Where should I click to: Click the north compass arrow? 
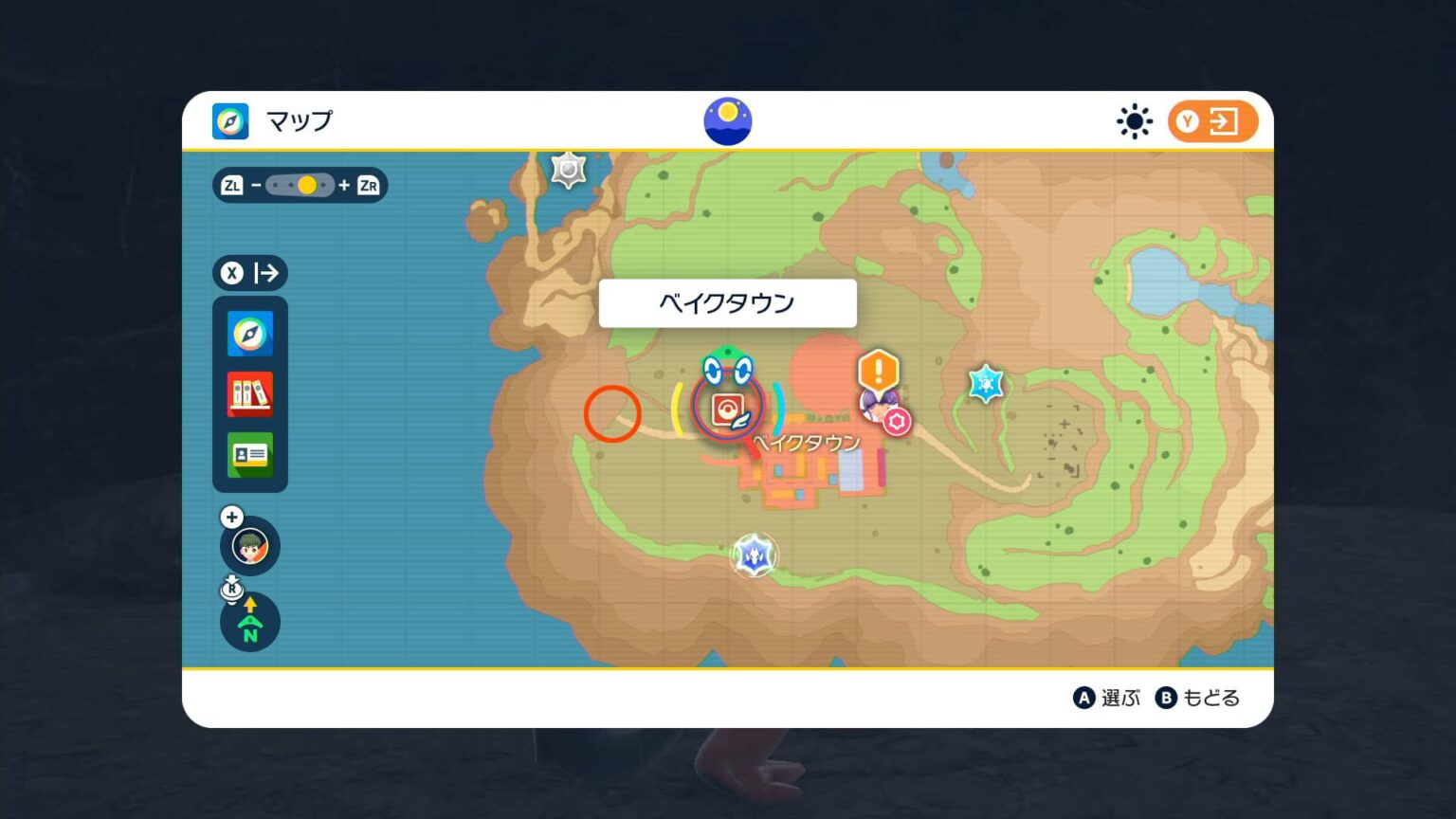tap(249, 622)
